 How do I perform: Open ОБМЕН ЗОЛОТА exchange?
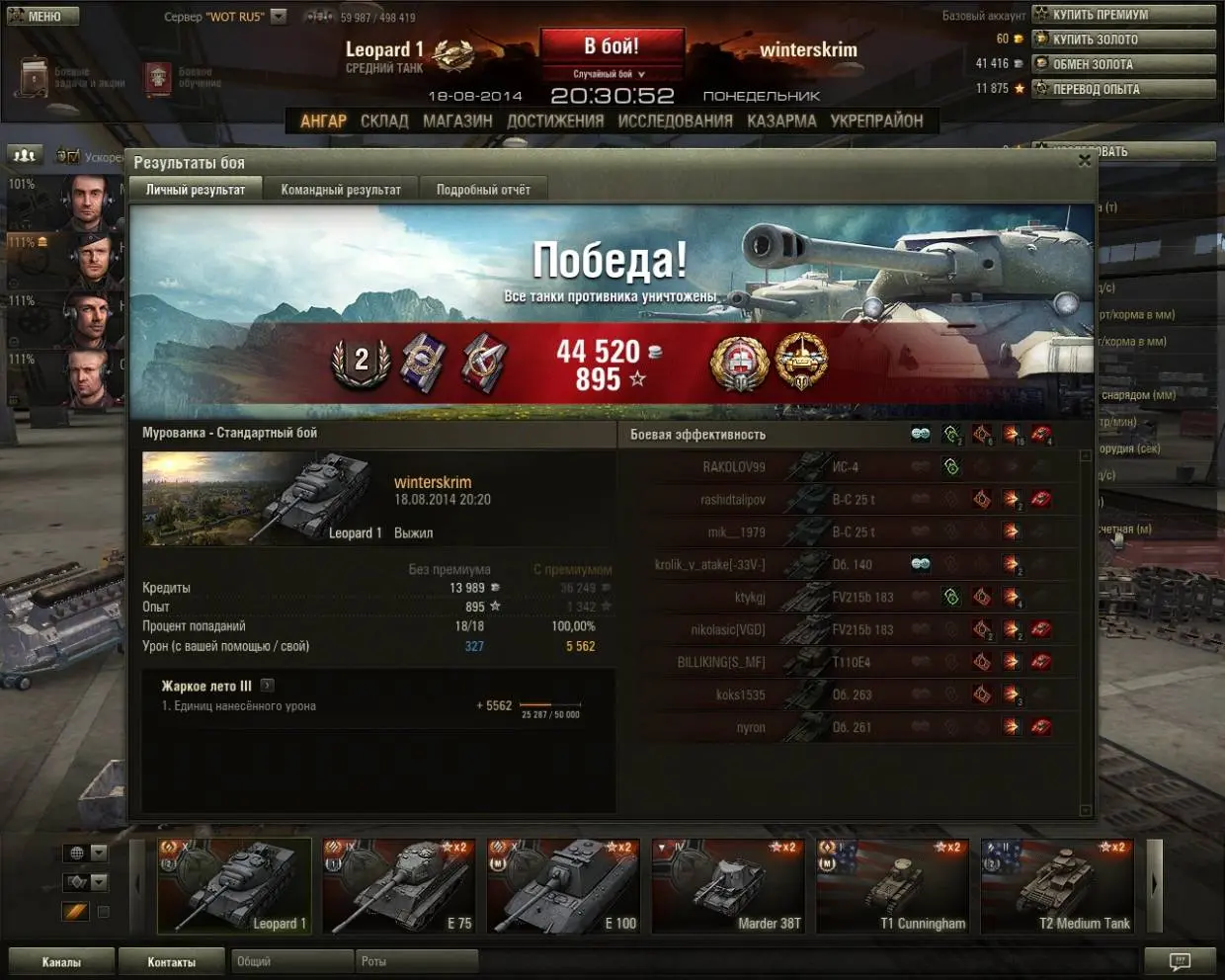[x=1123, y=64]
